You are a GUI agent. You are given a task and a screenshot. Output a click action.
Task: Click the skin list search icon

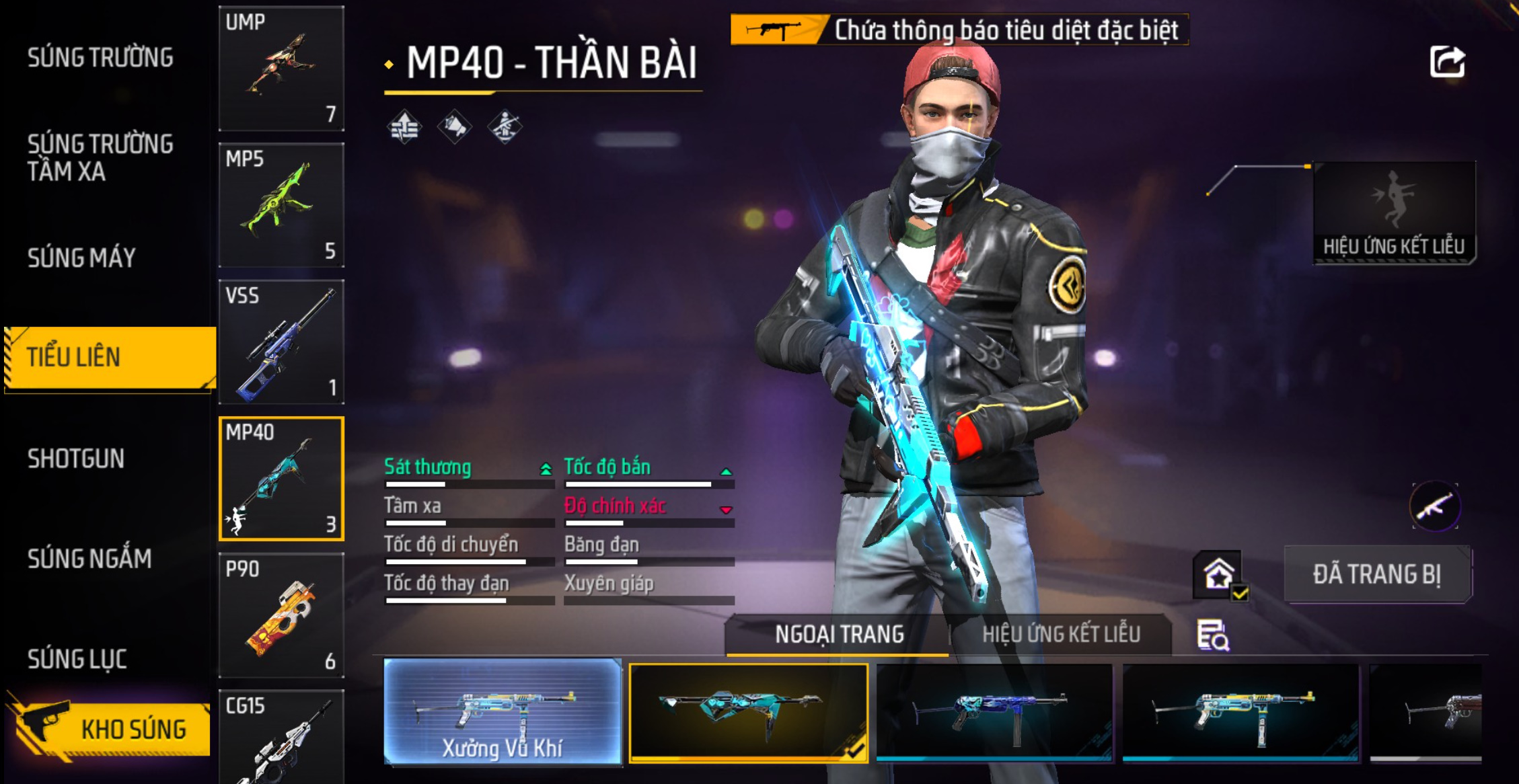pos(1213,635)
